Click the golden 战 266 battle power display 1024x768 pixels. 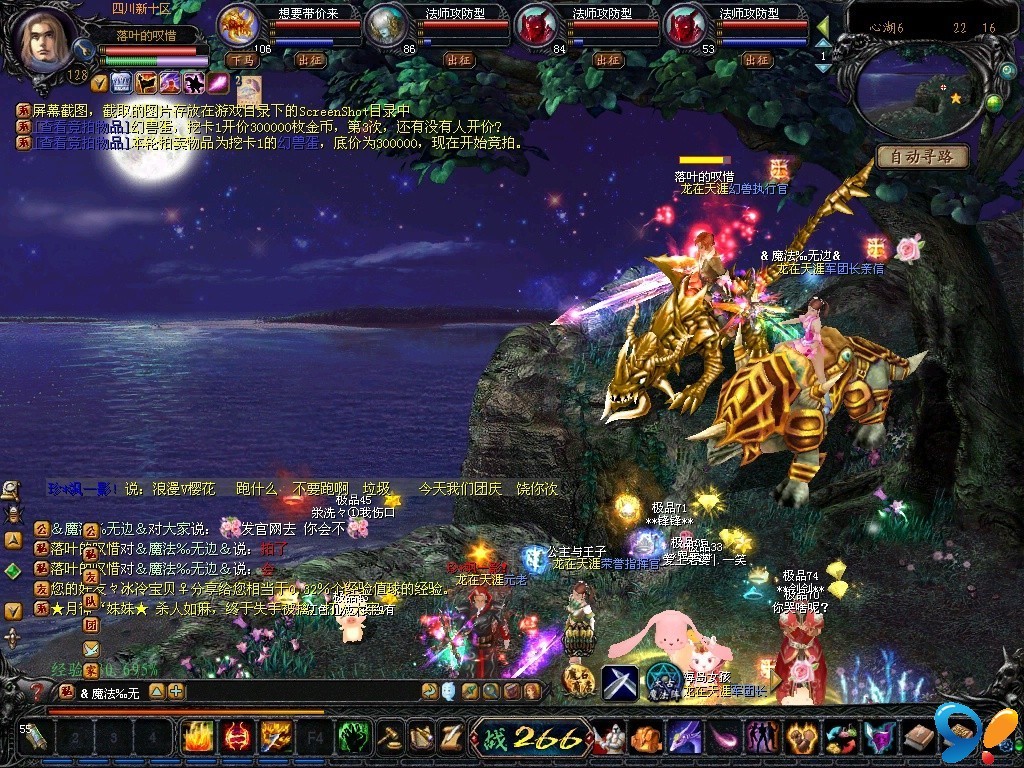(x=530, y=738)
